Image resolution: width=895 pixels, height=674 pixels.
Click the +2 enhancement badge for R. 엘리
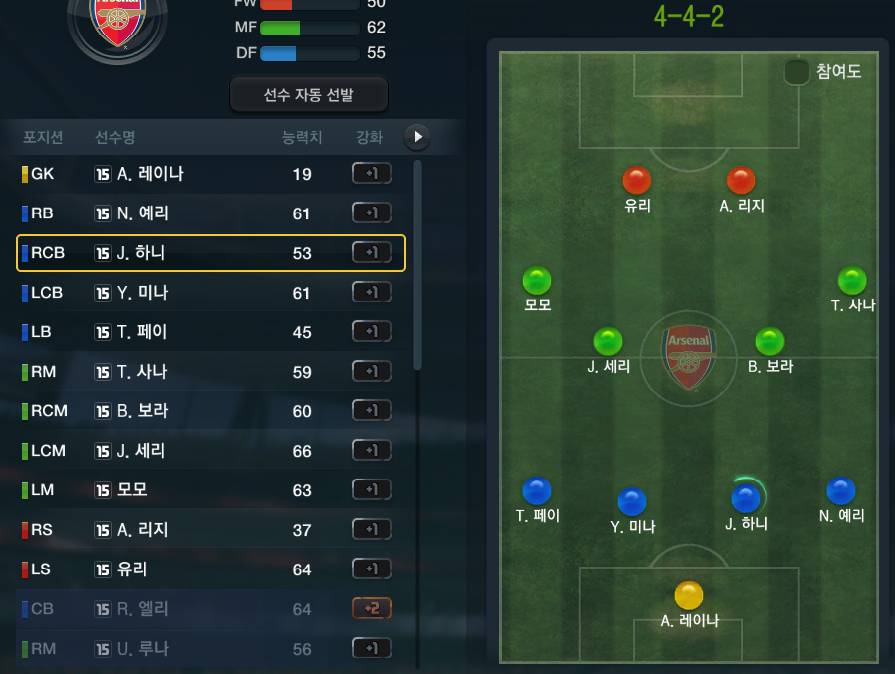click(371, 608)
